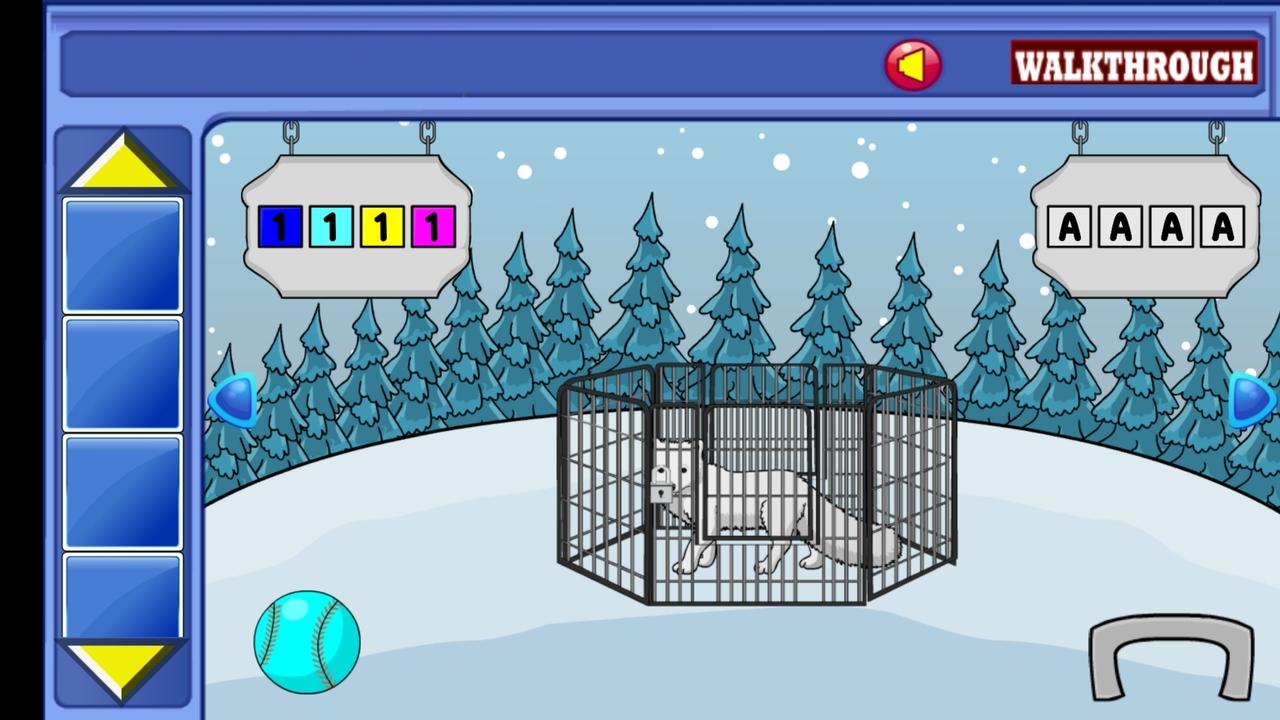Navigate left using the blue arrow

click(232, 400)
